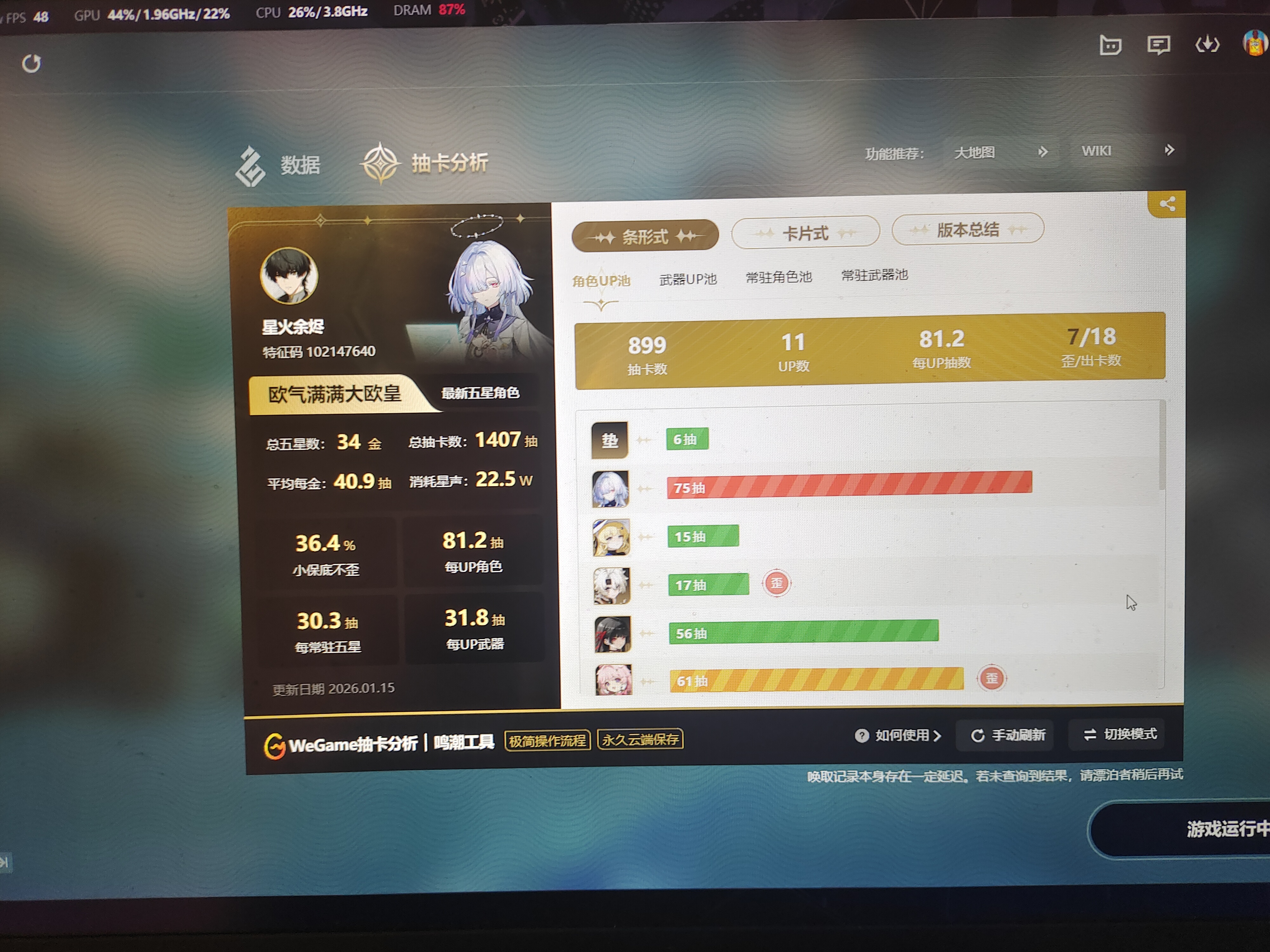The height and width of the screenshot is (952, 1270).
Task: Switch to 卡片式 card view
Action: (805, 233)
